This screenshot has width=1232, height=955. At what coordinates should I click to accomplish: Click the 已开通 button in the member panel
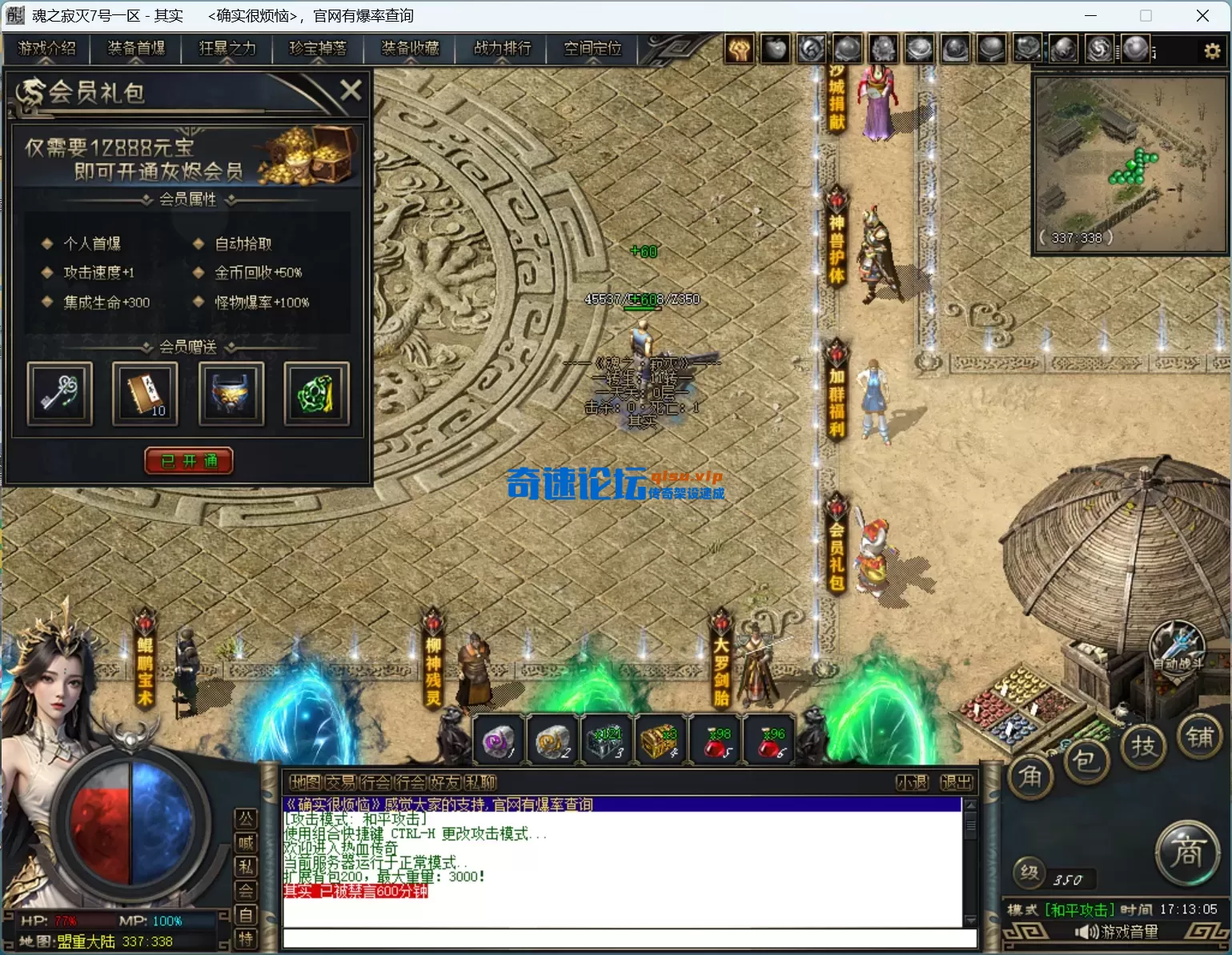188,461
